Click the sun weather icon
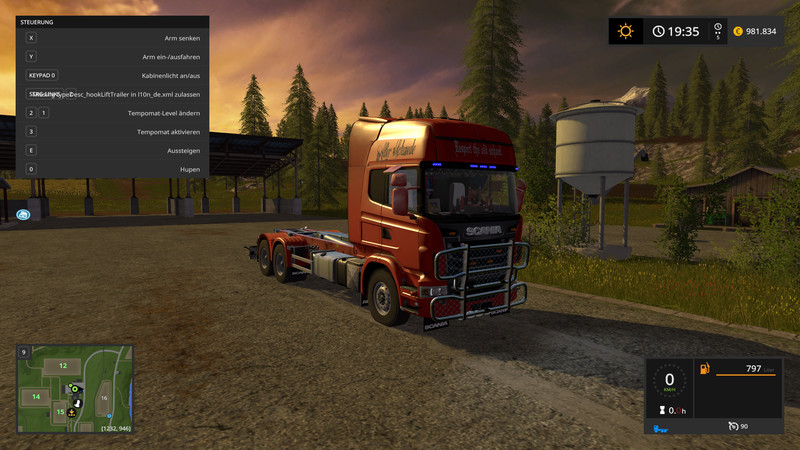The height and width of the screenshot is (450, 800). 626,31
